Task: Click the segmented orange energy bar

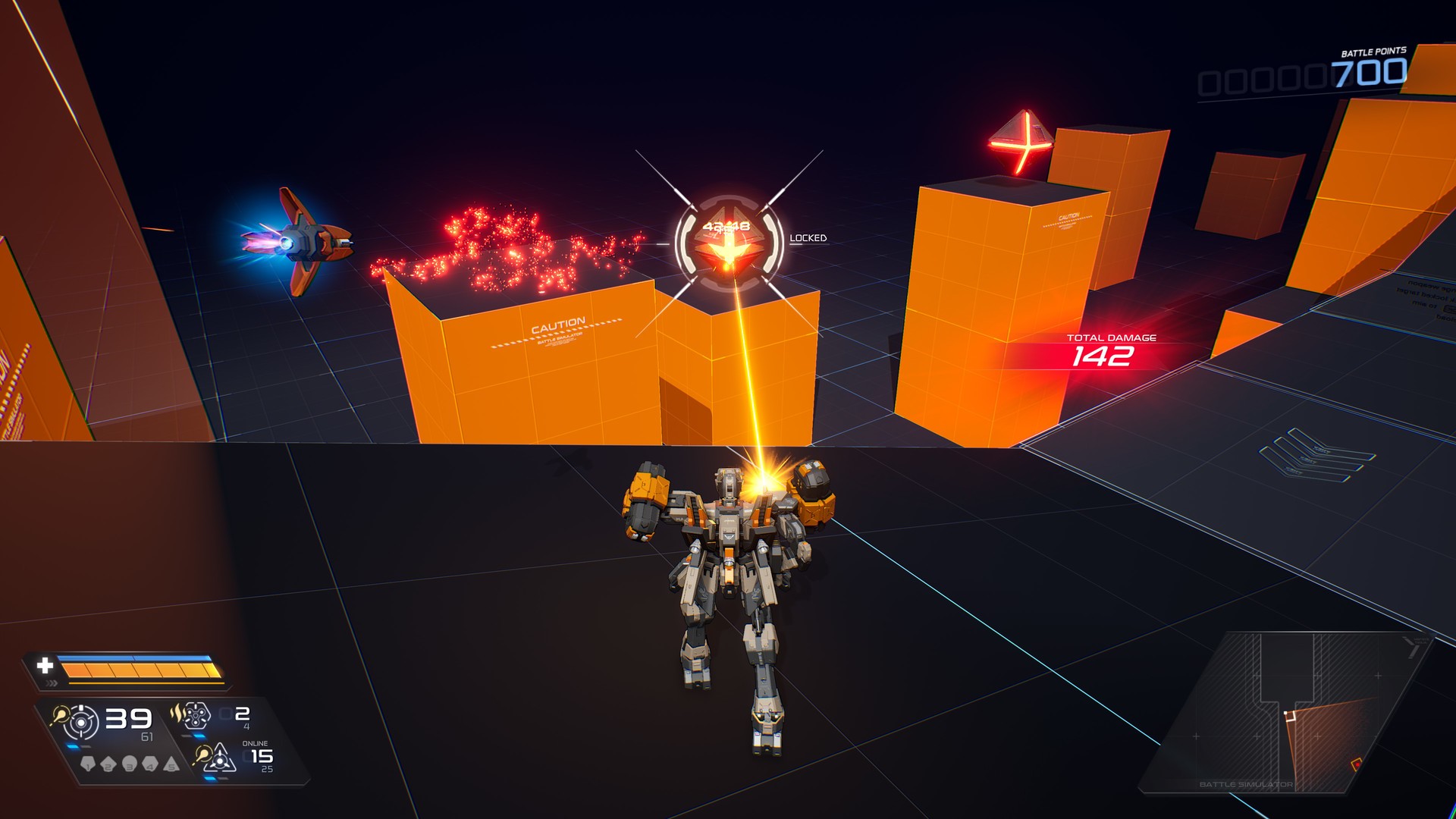Action: pyautogui.click(x=136, y=670)
